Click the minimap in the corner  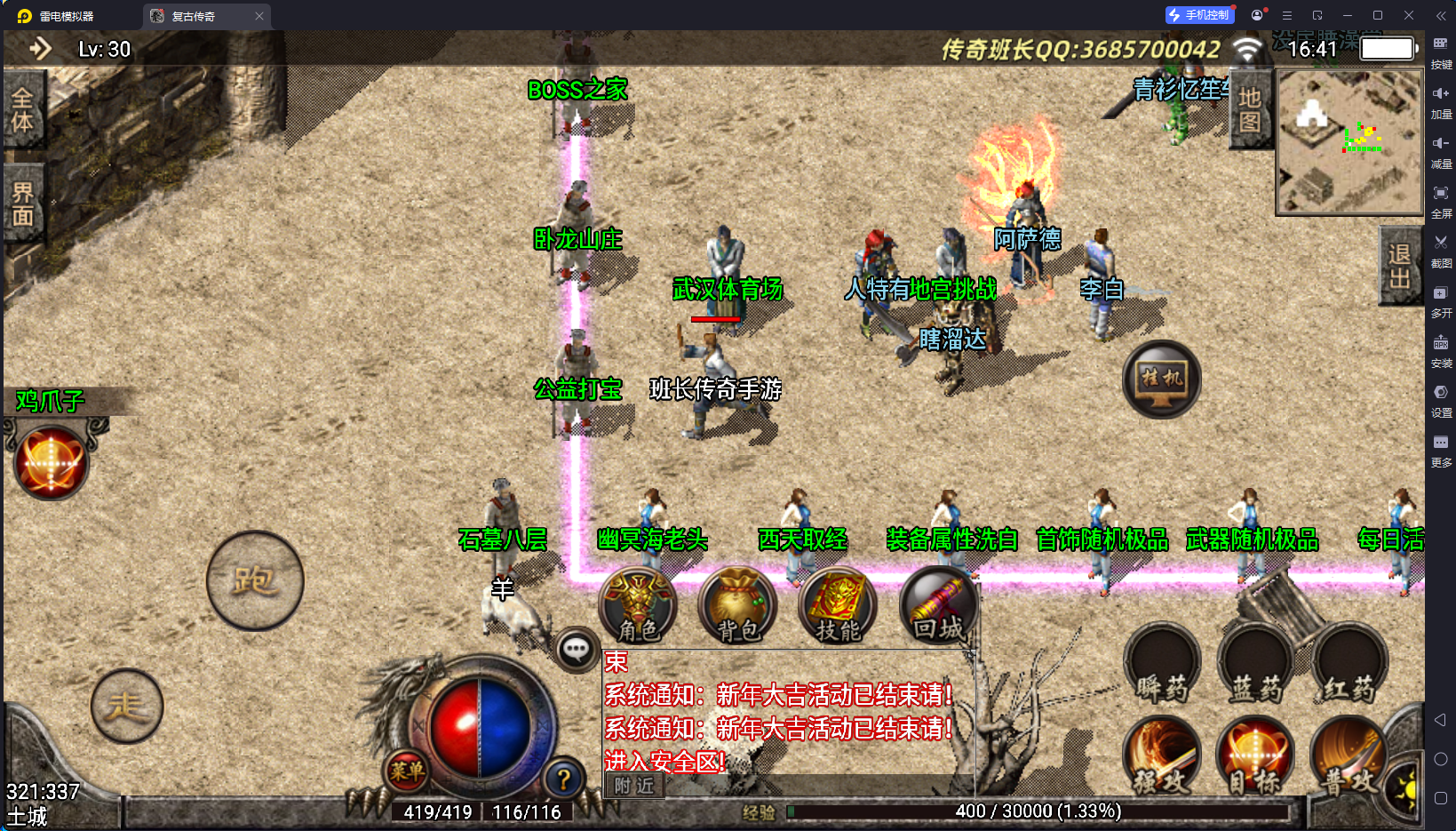pyautogui.click(x=1349, y=142)
